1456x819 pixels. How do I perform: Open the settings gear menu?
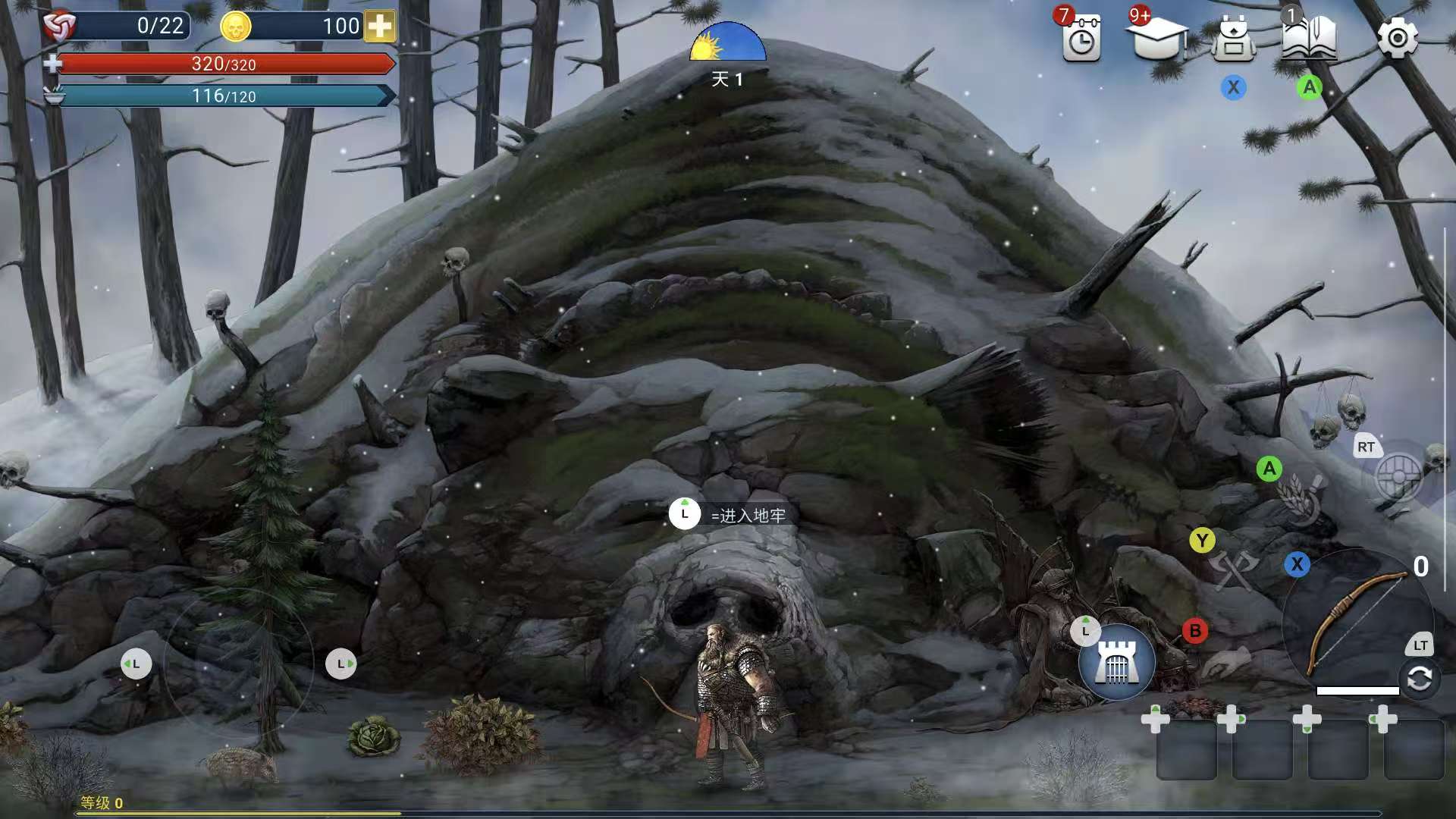coord(1397,38)
